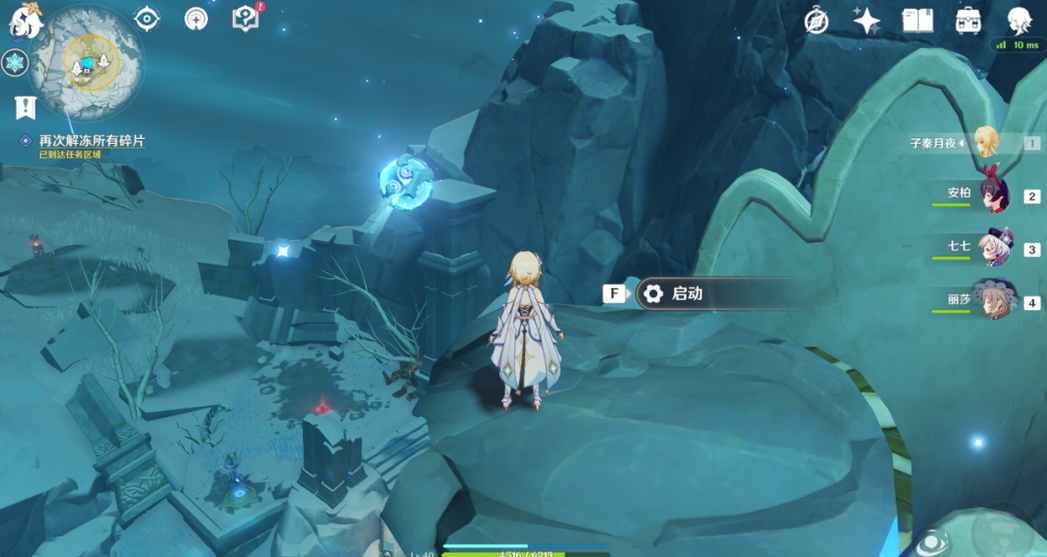The image size is (1047, 557).
Task: Switch to party member 安柏
Action: (x=993, y=195)
